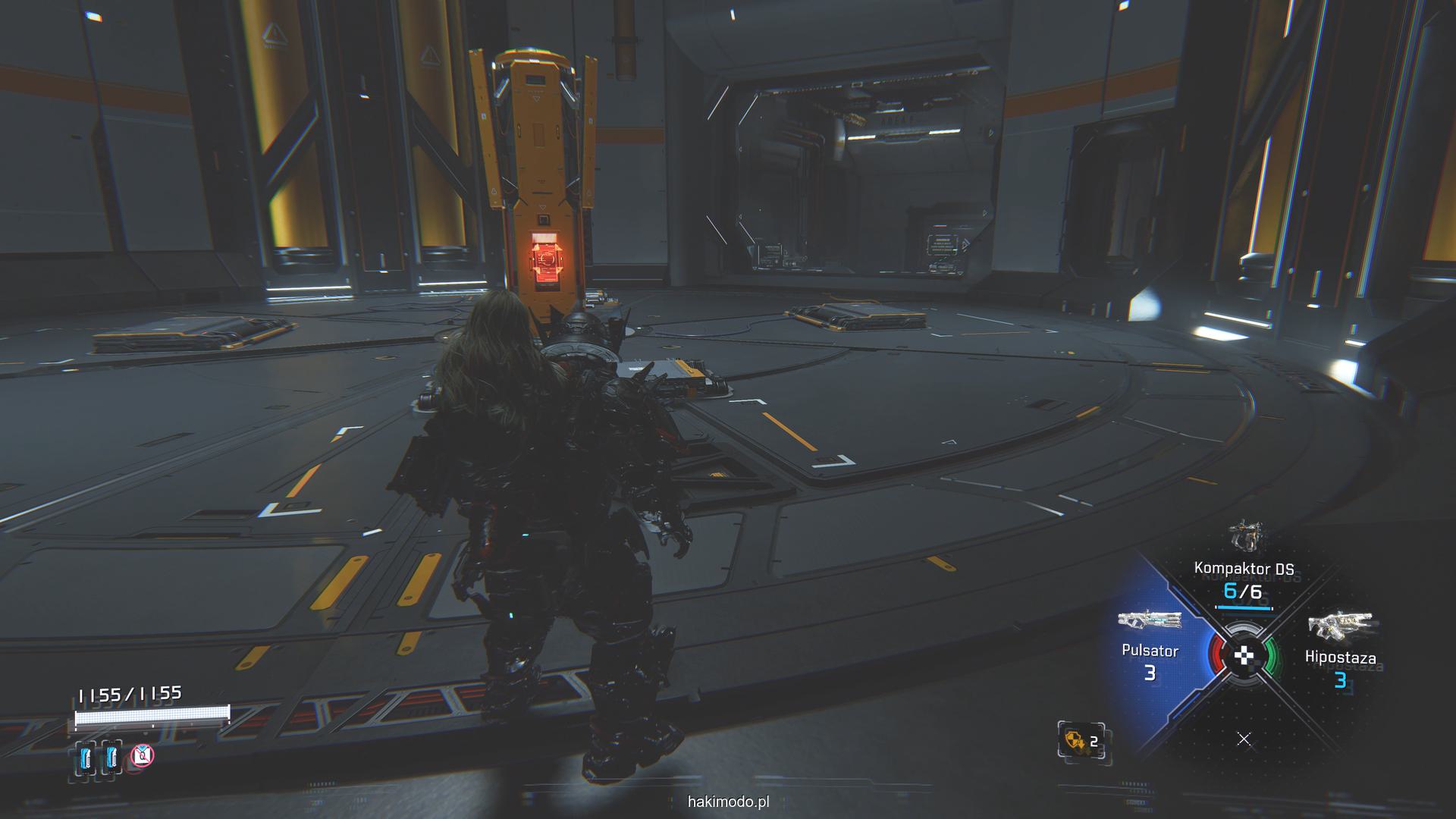Choose the Kompaktor DS weapon slot
Viewport: 1456px width, 819px height.
click(1244, 569)
